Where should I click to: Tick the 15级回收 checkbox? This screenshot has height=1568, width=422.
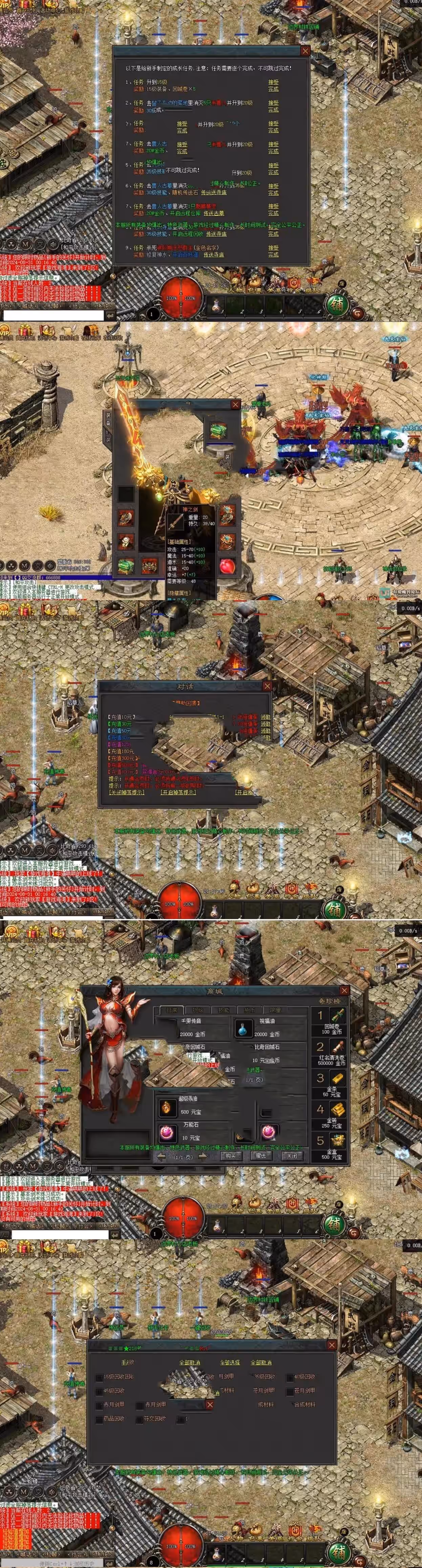99,1377
